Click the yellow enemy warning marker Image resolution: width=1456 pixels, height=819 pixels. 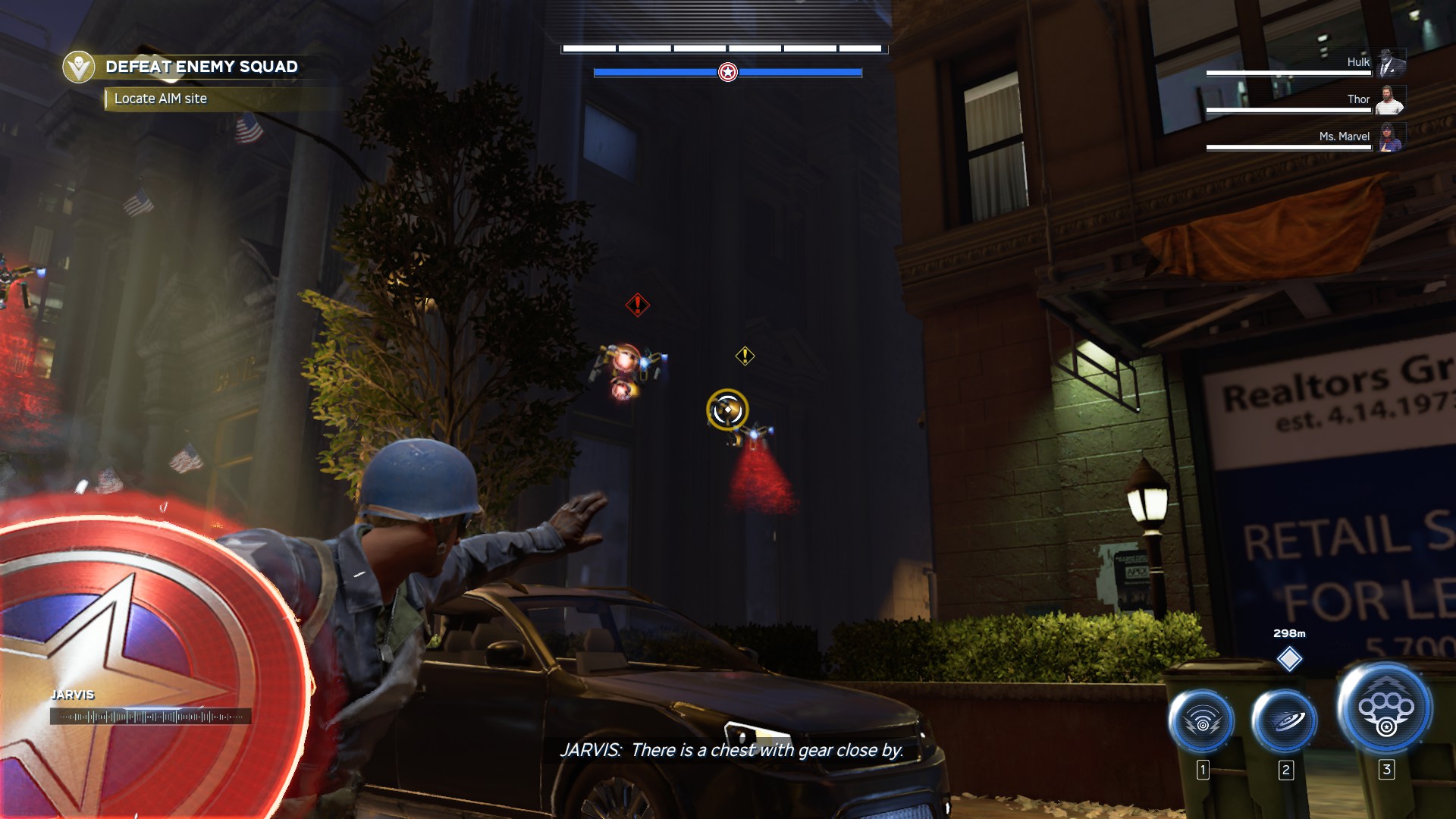[745, 356]
